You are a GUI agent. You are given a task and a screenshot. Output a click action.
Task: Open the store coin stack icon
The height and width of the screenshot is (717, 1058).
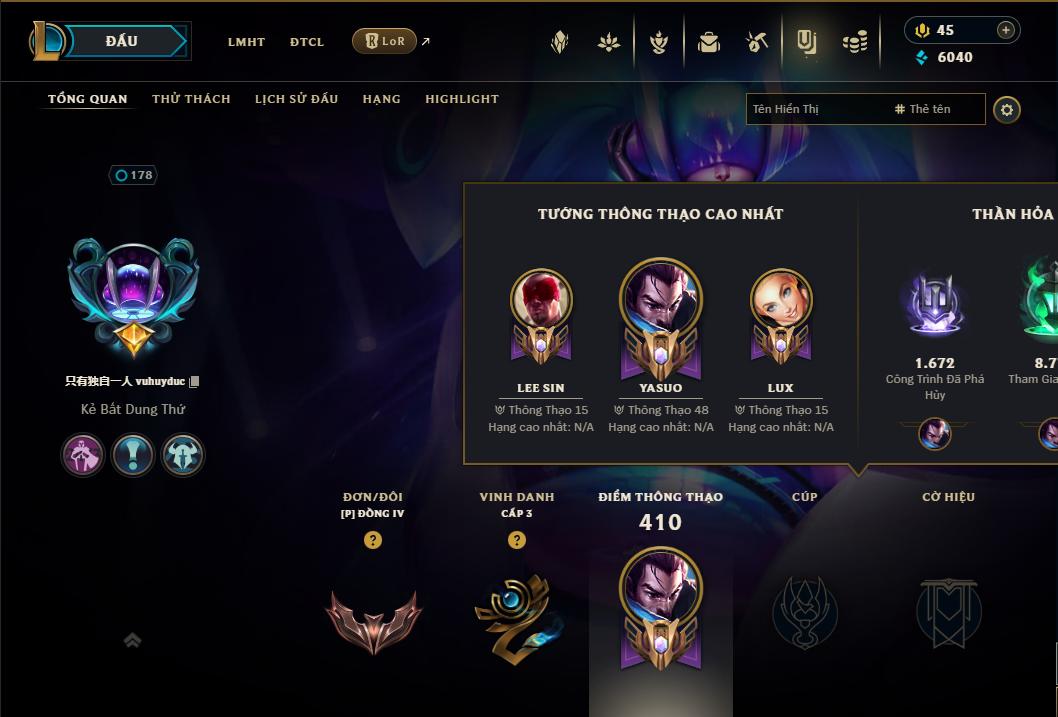click(x=855, y=42)
